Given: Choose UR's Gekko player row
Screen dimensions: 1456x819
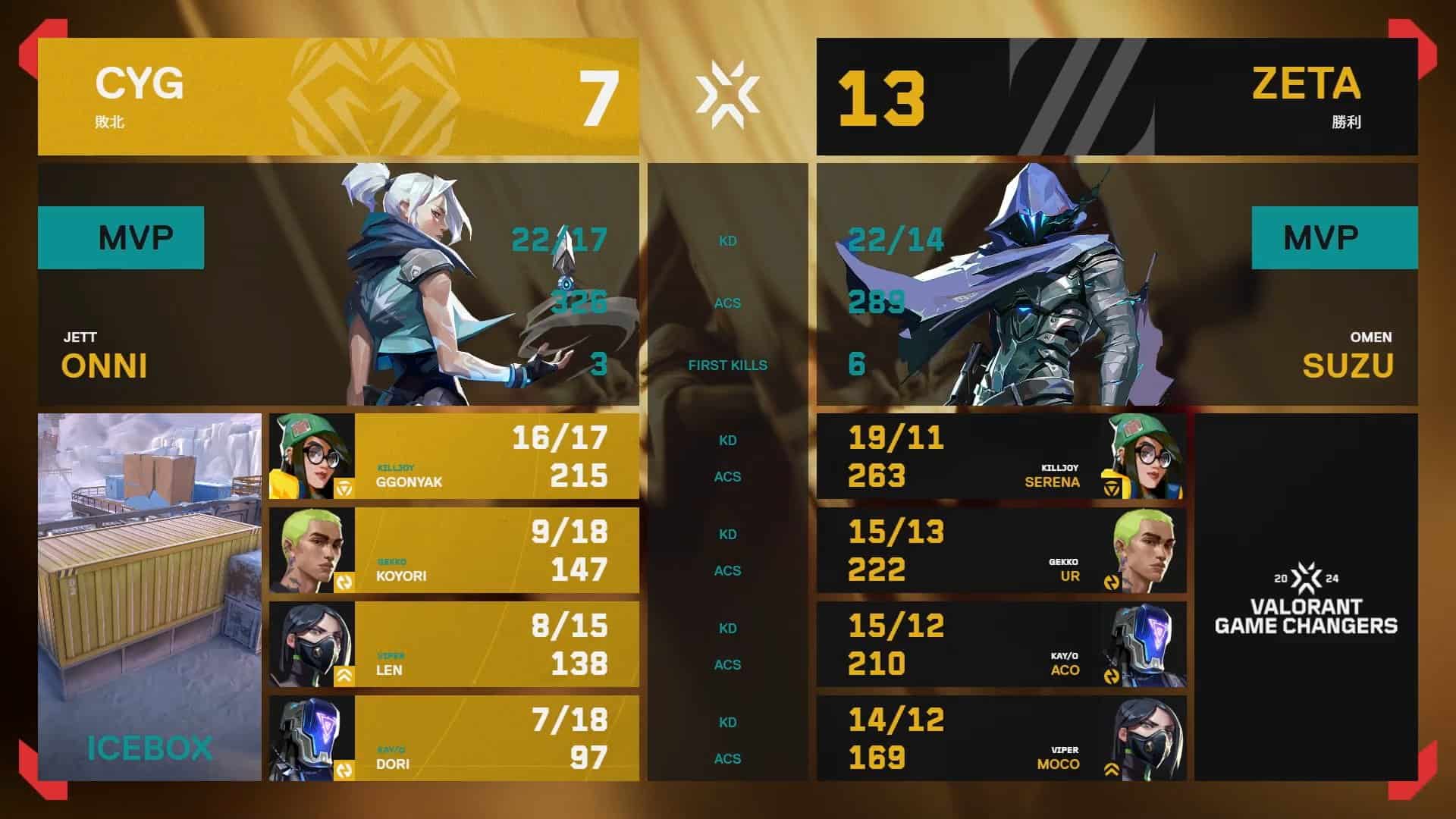Looking at the screenshot, I should click(x=1001, y=551).
